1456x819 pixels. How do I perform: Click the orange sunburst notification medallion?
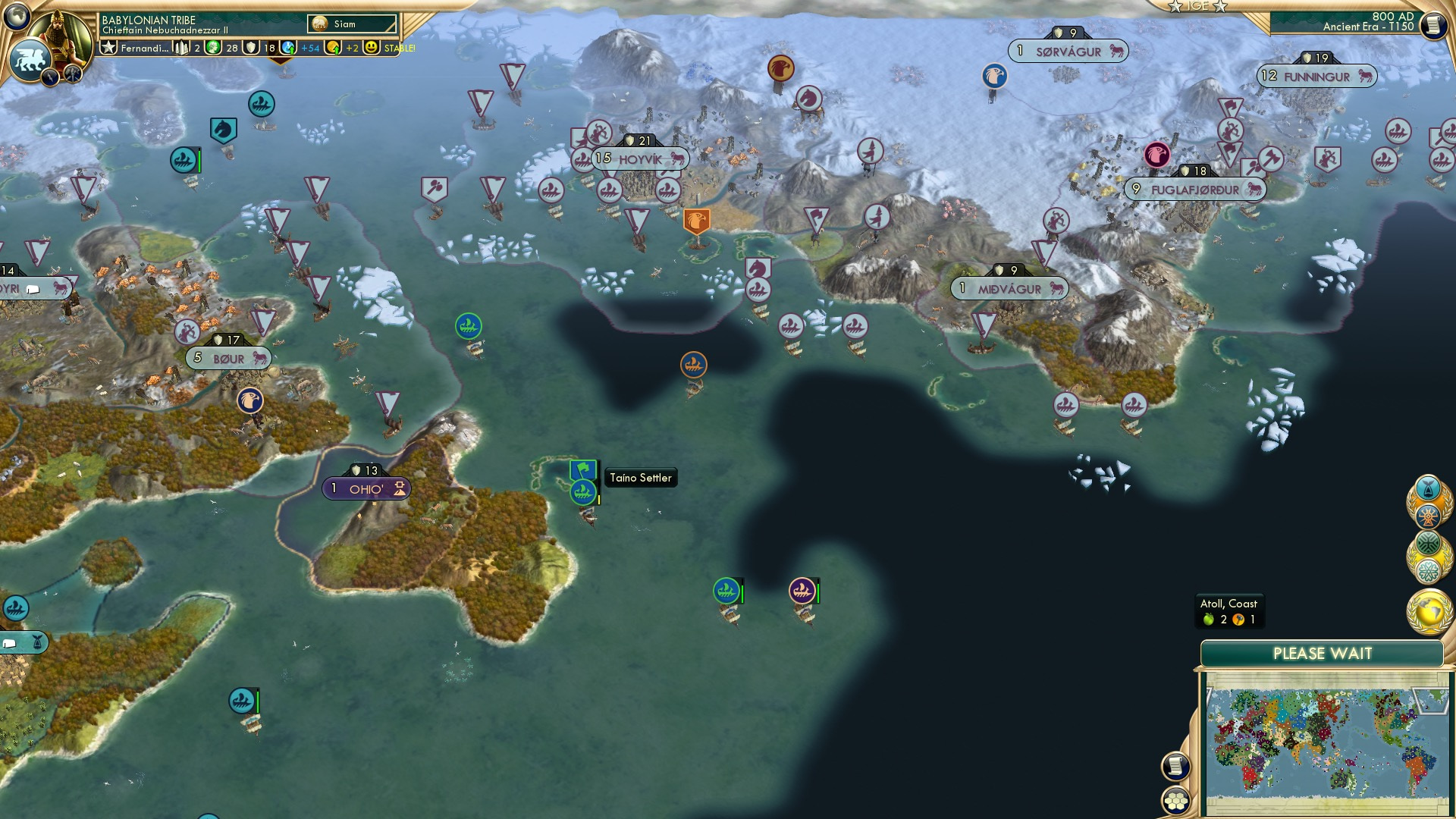[x=1428, y=516]
